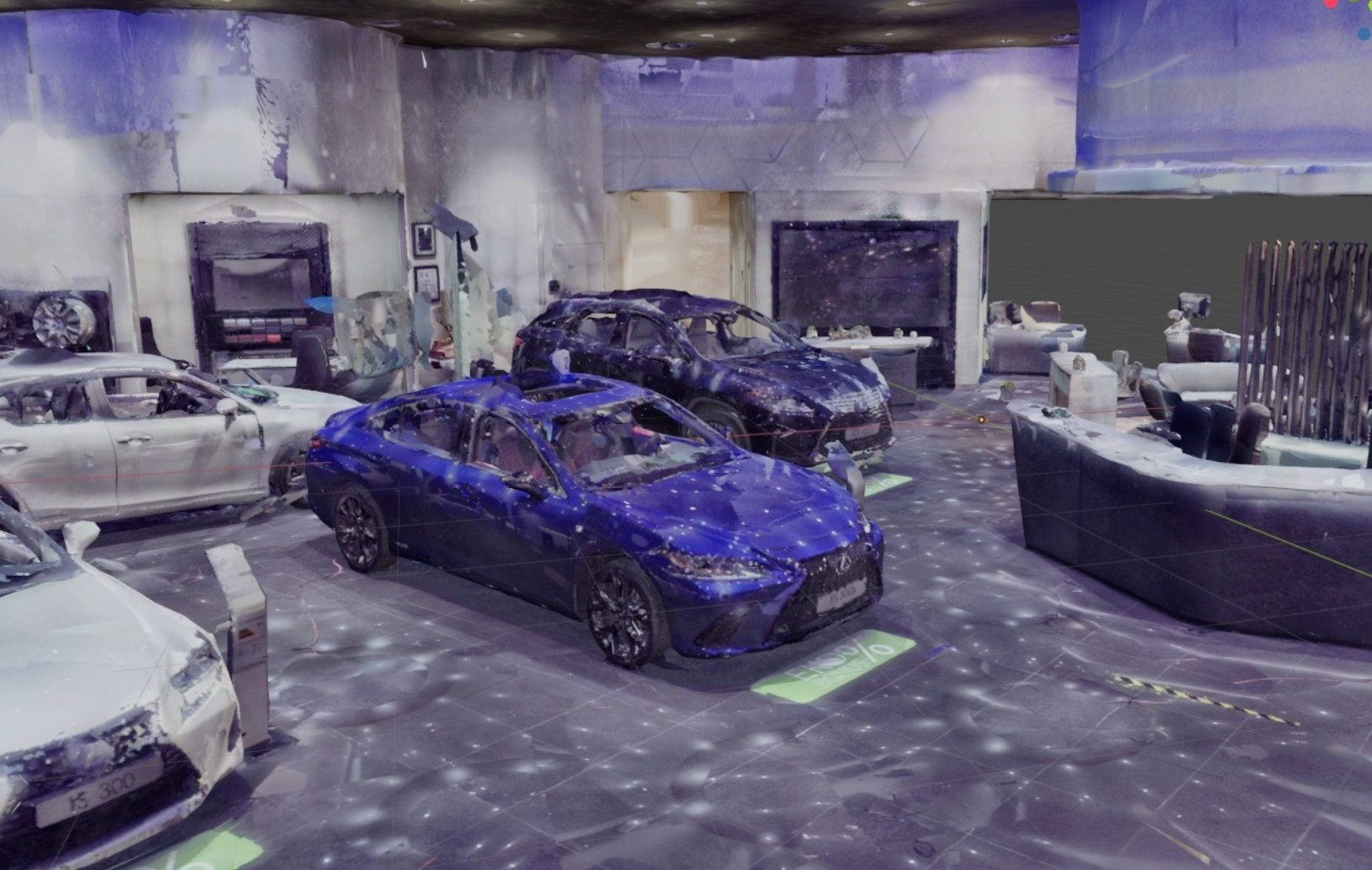This screenshot has width=1372, height=870.
Task: Click the red axis dot on the navigation gizmo
Action: point(1332,3)
